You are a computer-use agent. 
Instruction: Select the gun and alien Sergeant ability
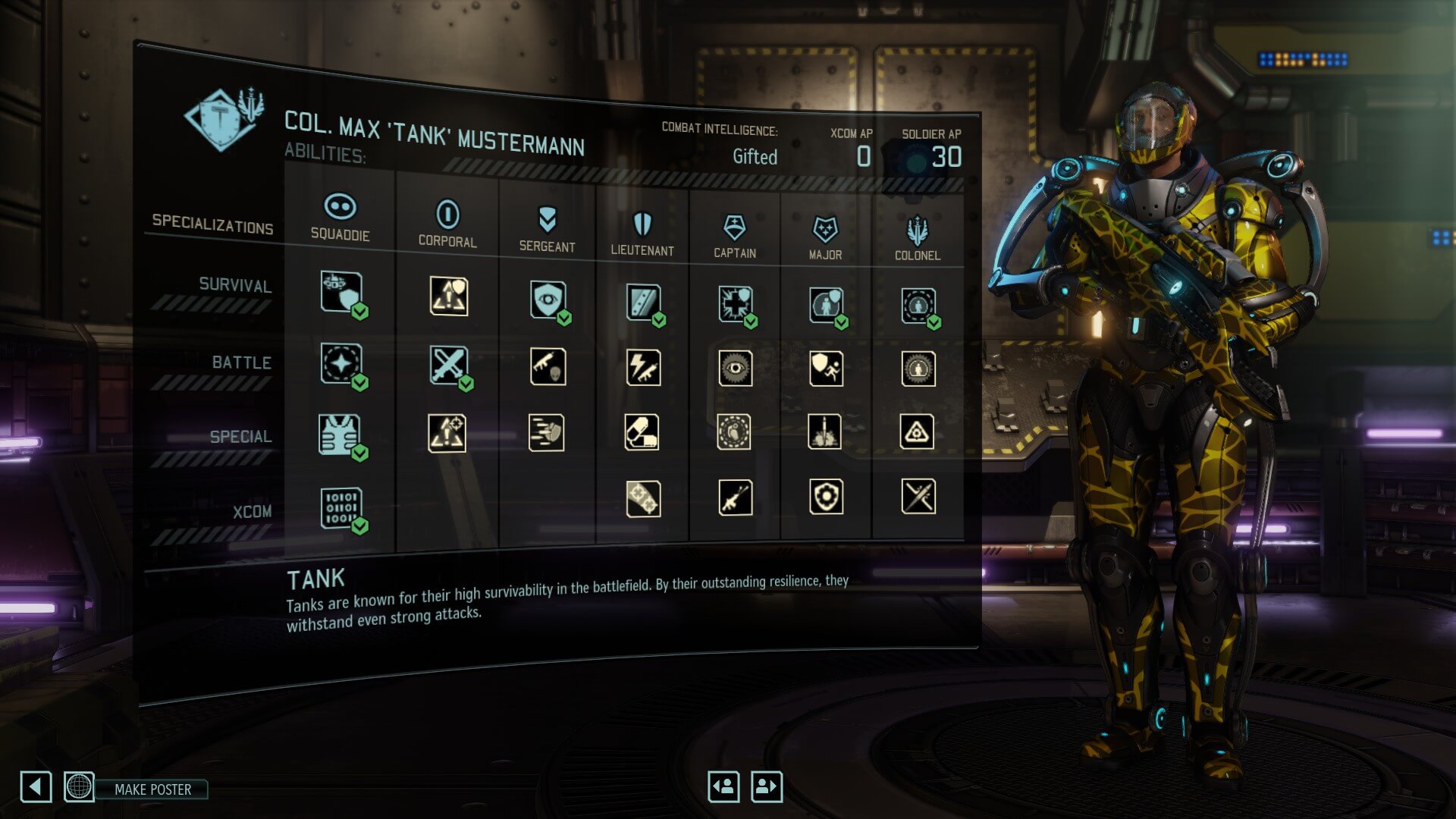[548, 367]
